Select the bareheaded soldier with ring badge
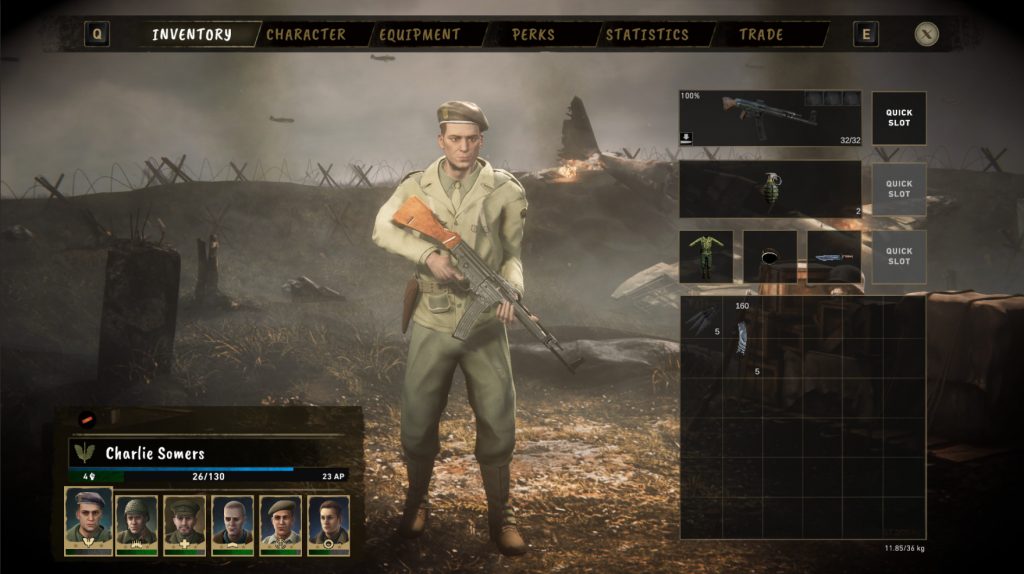This screenshot has height=574, width=1024. click(x=328, y=523)
